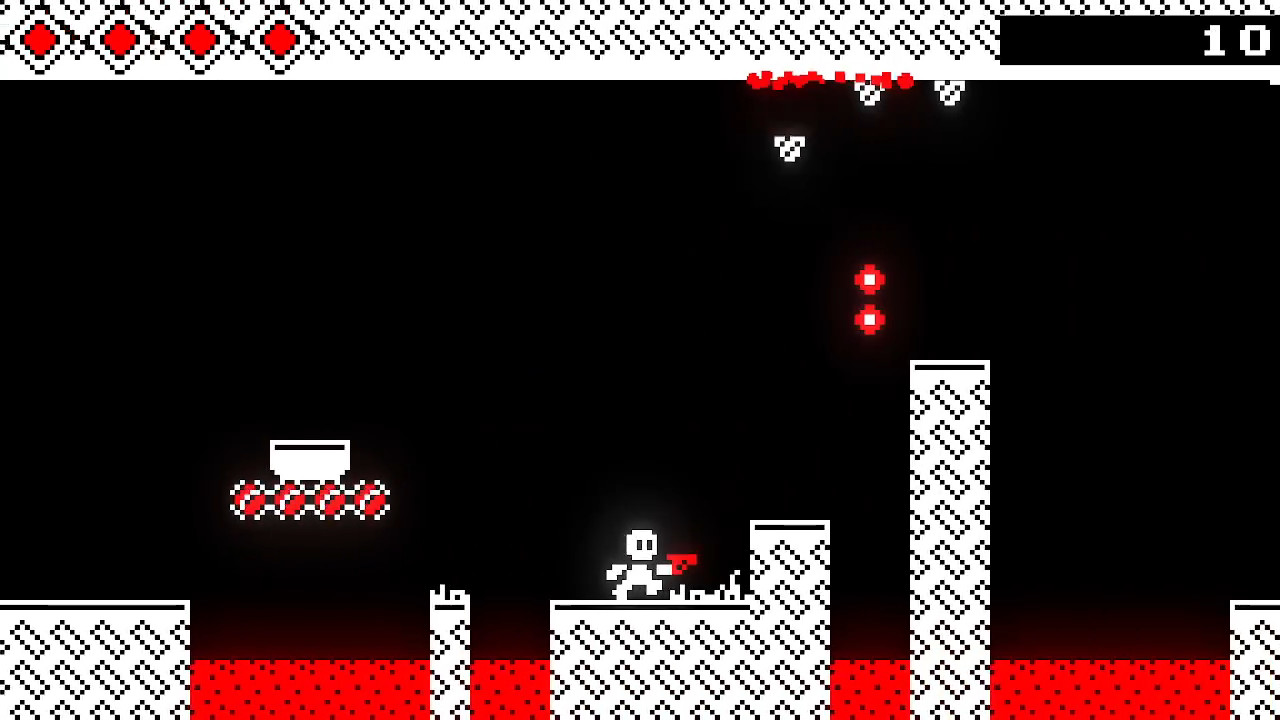This screenshot has height=720, width=1280.
Task: Click the first red health diamond
Action: pos(39,39)
